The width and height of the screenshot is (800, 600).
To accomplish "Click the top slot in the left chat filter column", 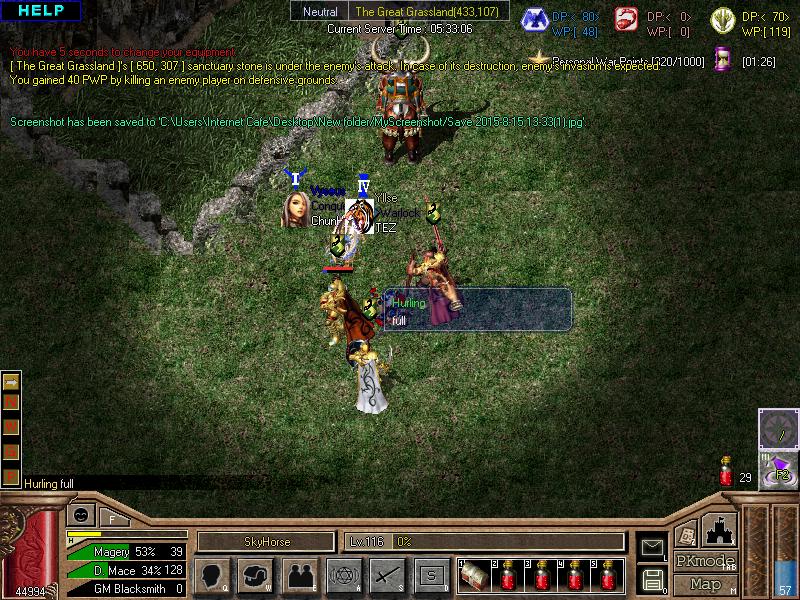I will pyautogui.click(x=11, y=382).
